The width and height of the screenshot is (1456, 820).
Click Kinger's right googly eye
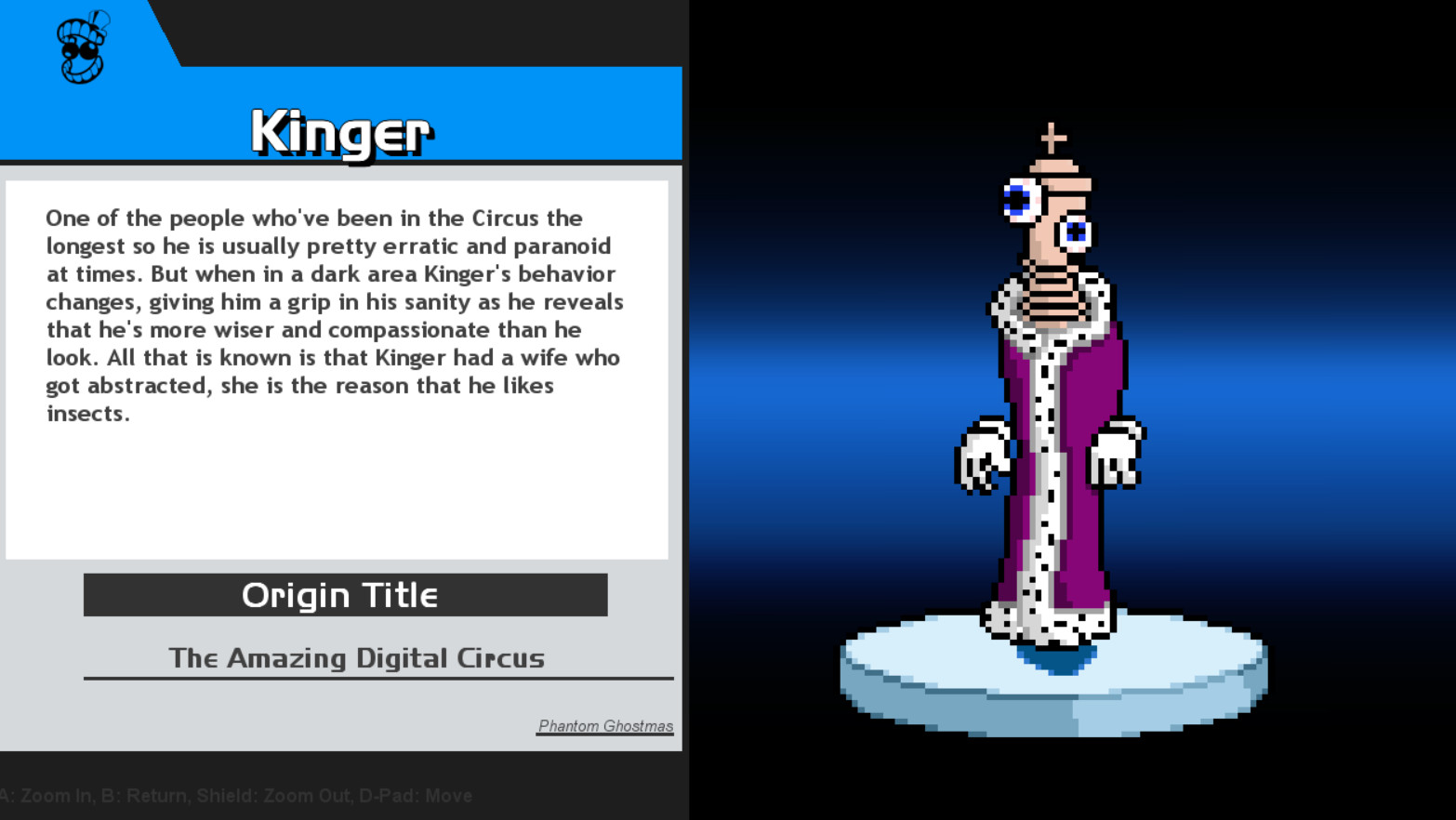point(1074,232)
